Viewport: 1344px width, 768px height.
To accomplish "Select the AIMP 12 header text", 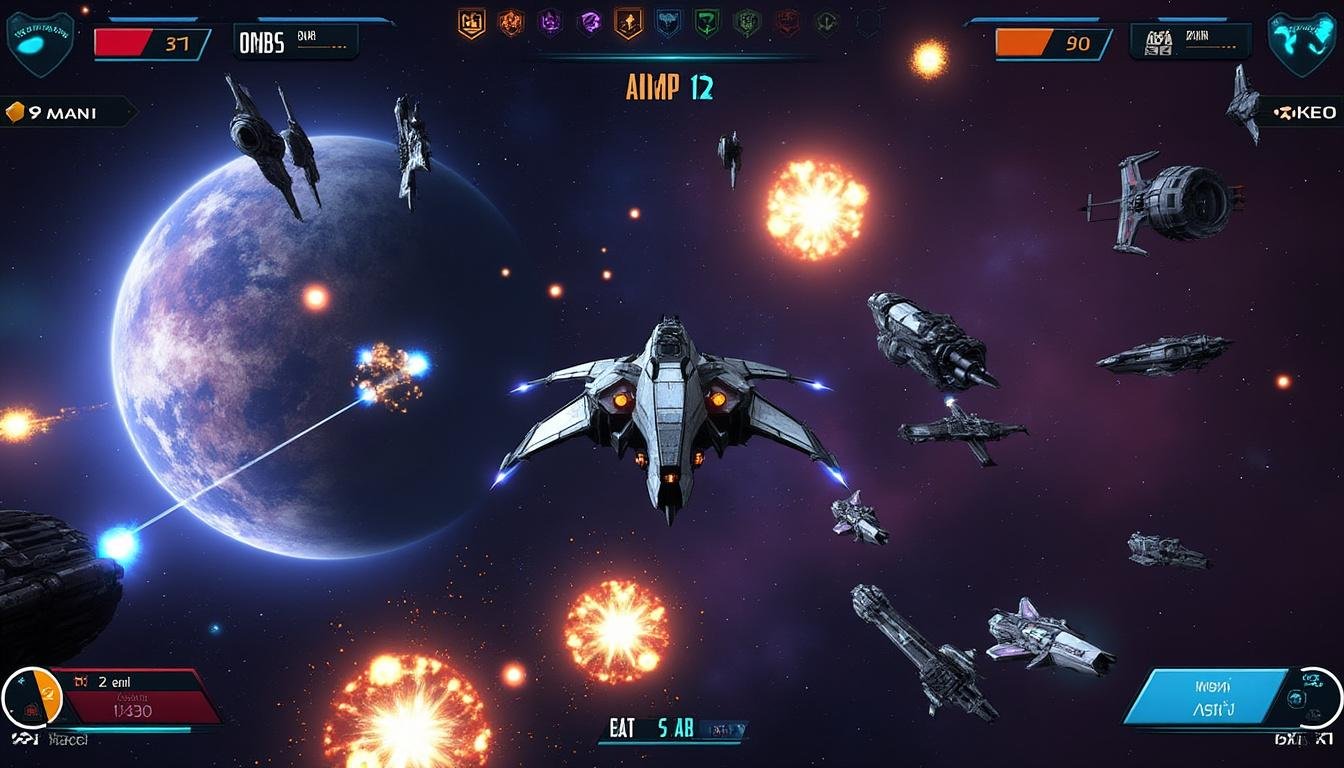I will (x=668, y=87).
